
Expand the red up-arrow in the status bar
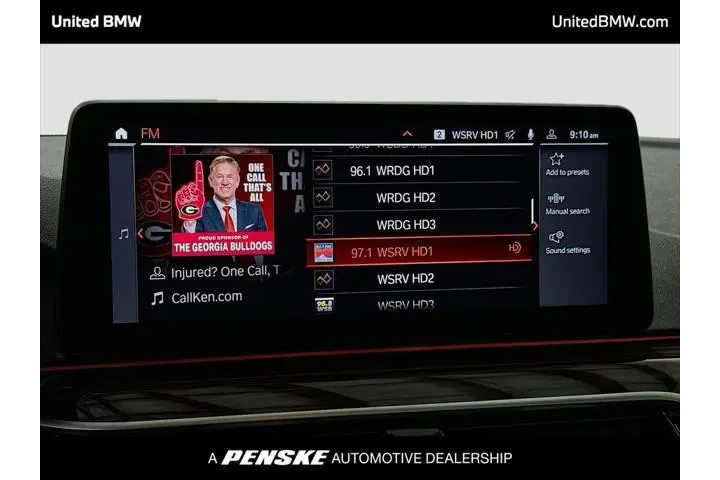point(407,134)
